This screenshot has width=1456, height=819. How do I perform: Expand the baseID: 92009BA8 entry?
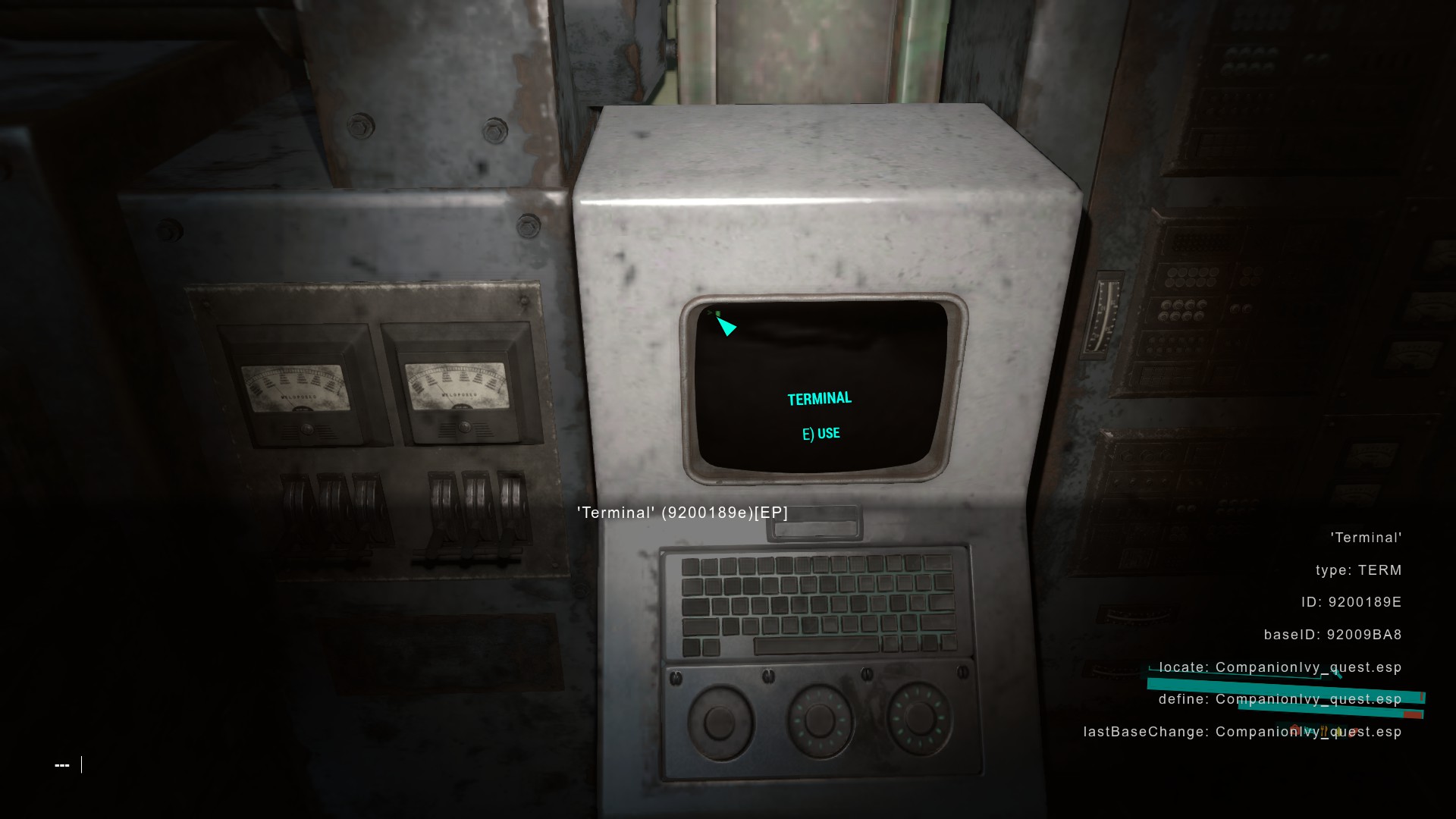click(x=1332, y=635)
